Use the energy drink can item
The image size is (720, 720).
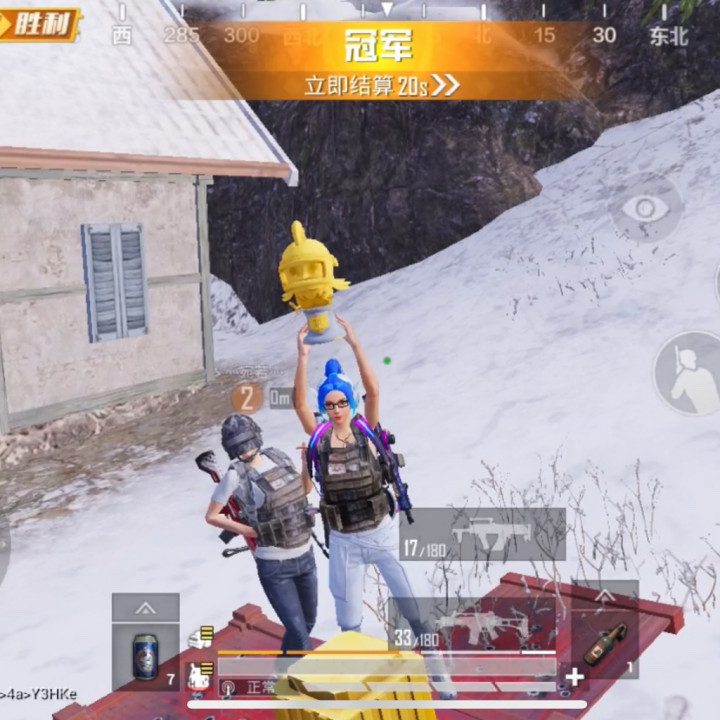pyautogui.click(x=146, y=657)
